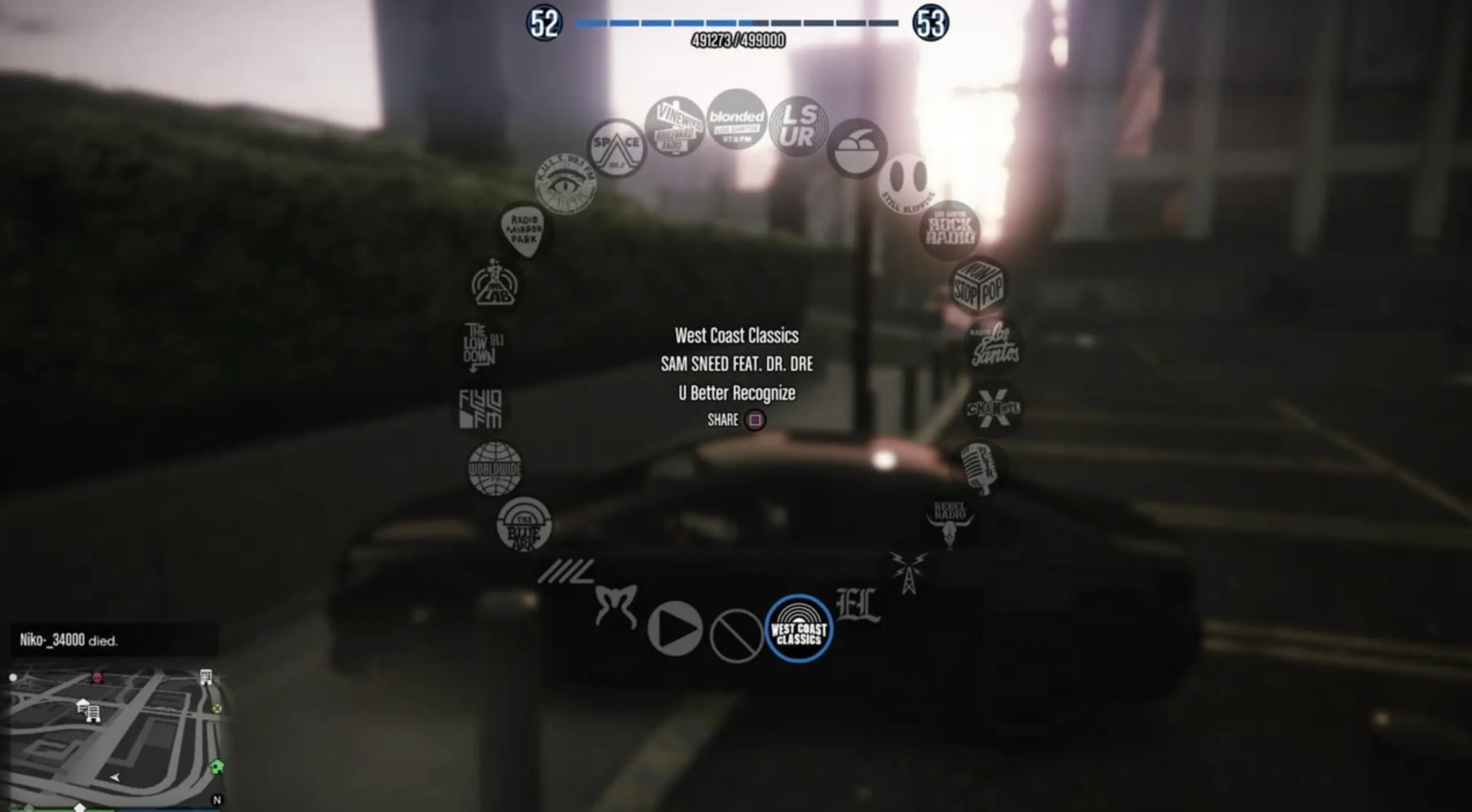1472x812 pixels.
Task: Choose the Radio Mirror Park station
Action: tap(524, 230)
